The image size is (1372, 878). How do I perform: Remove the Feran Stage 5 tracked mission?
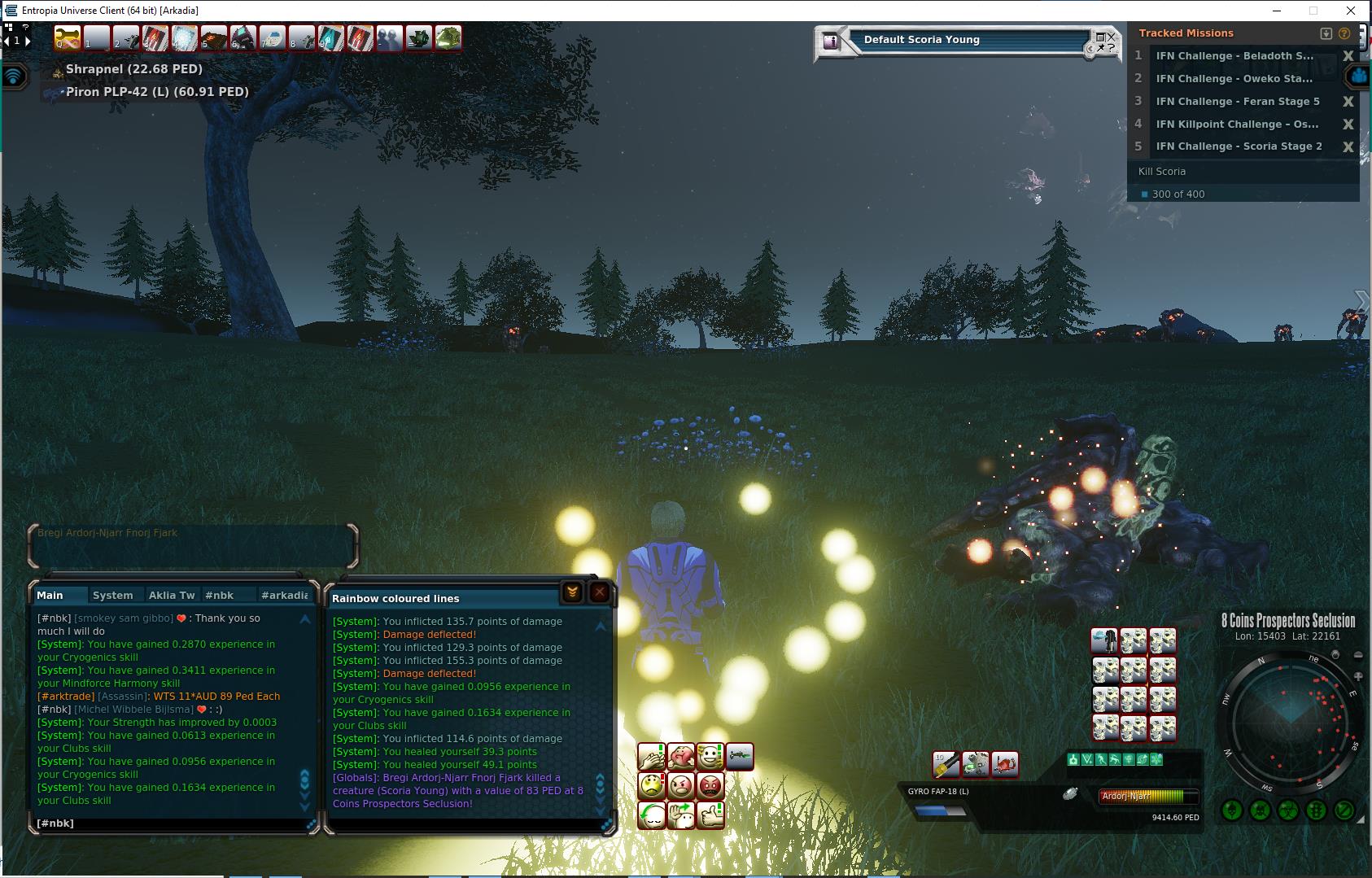1348,102
